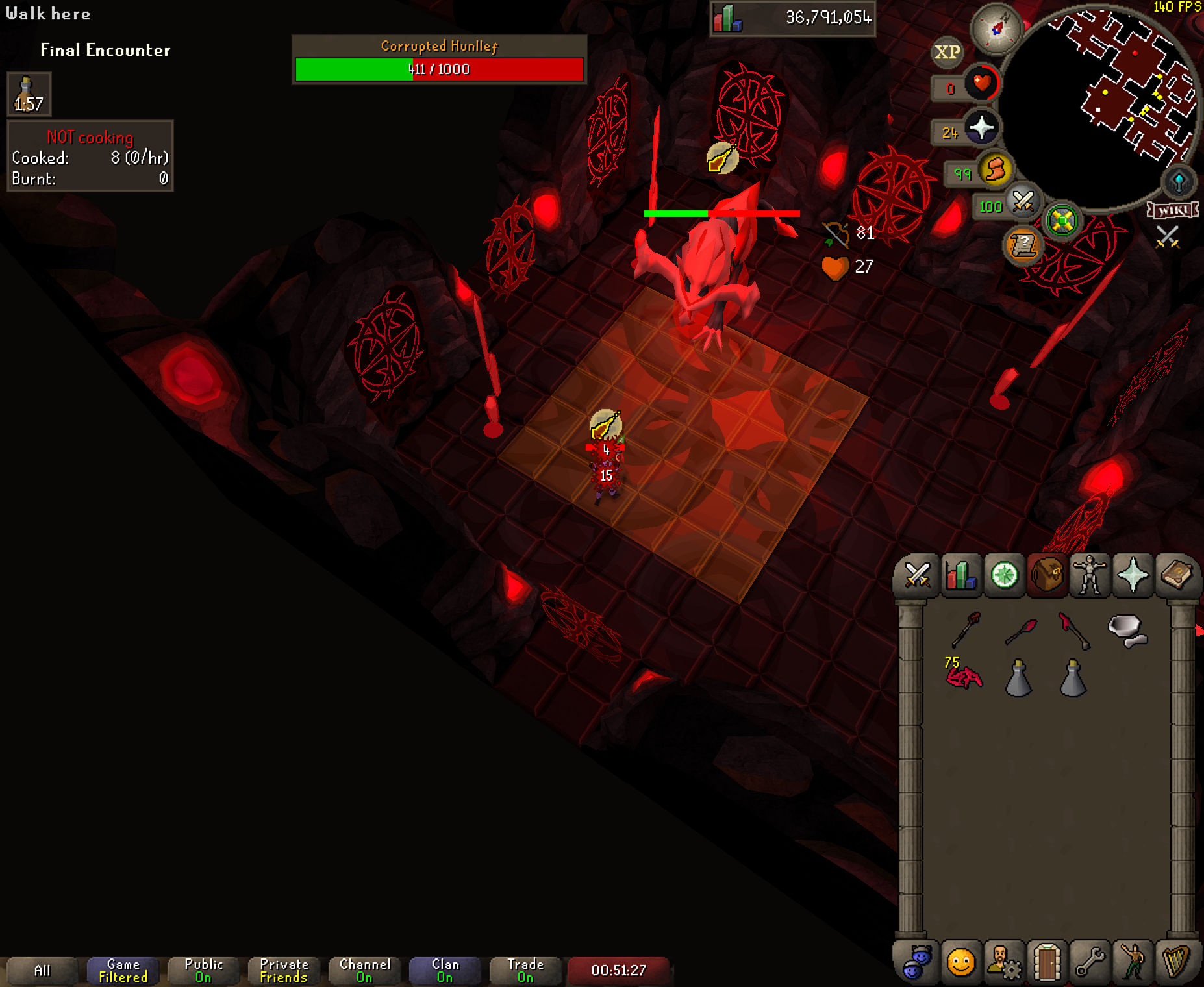Toggle run with the boot energy orb
The width and height of the screenshot is (1204, 987).
click(994, 171)
